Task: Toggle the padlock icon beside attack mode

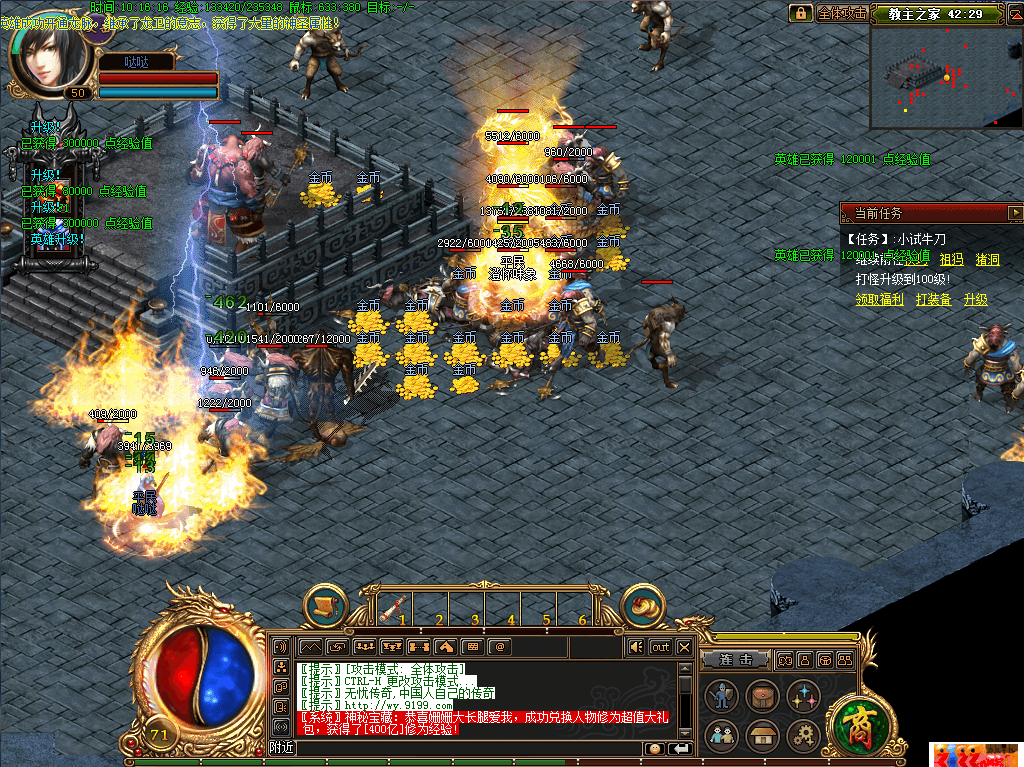Action: pyautogui.click(x=800, y=13)
